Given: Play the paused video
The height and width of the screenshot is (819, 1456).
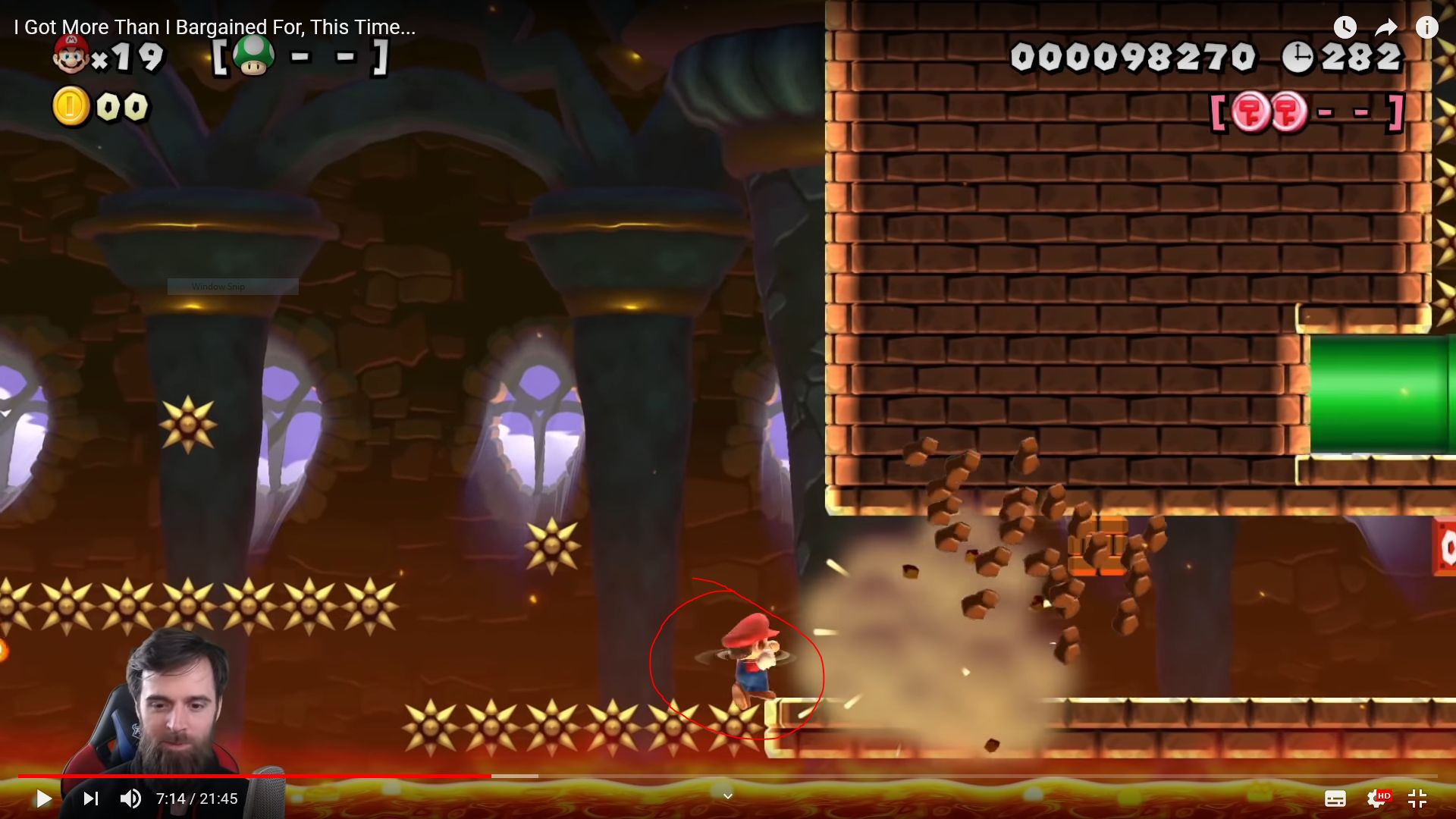Looking at the screenshot, I should (x=43, y=799).
